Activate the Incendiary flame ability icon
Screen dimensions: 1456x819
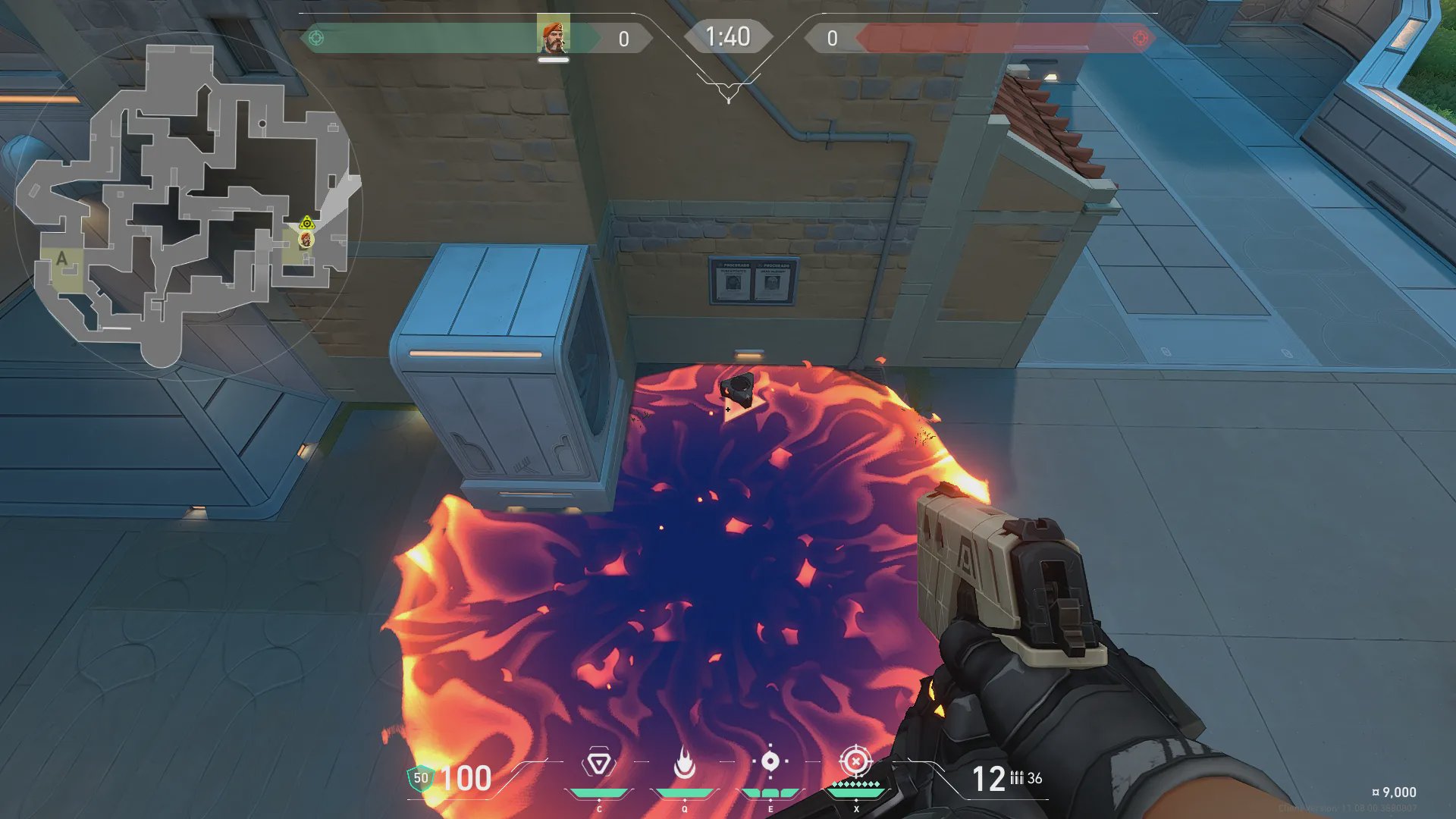pos(684,764)
